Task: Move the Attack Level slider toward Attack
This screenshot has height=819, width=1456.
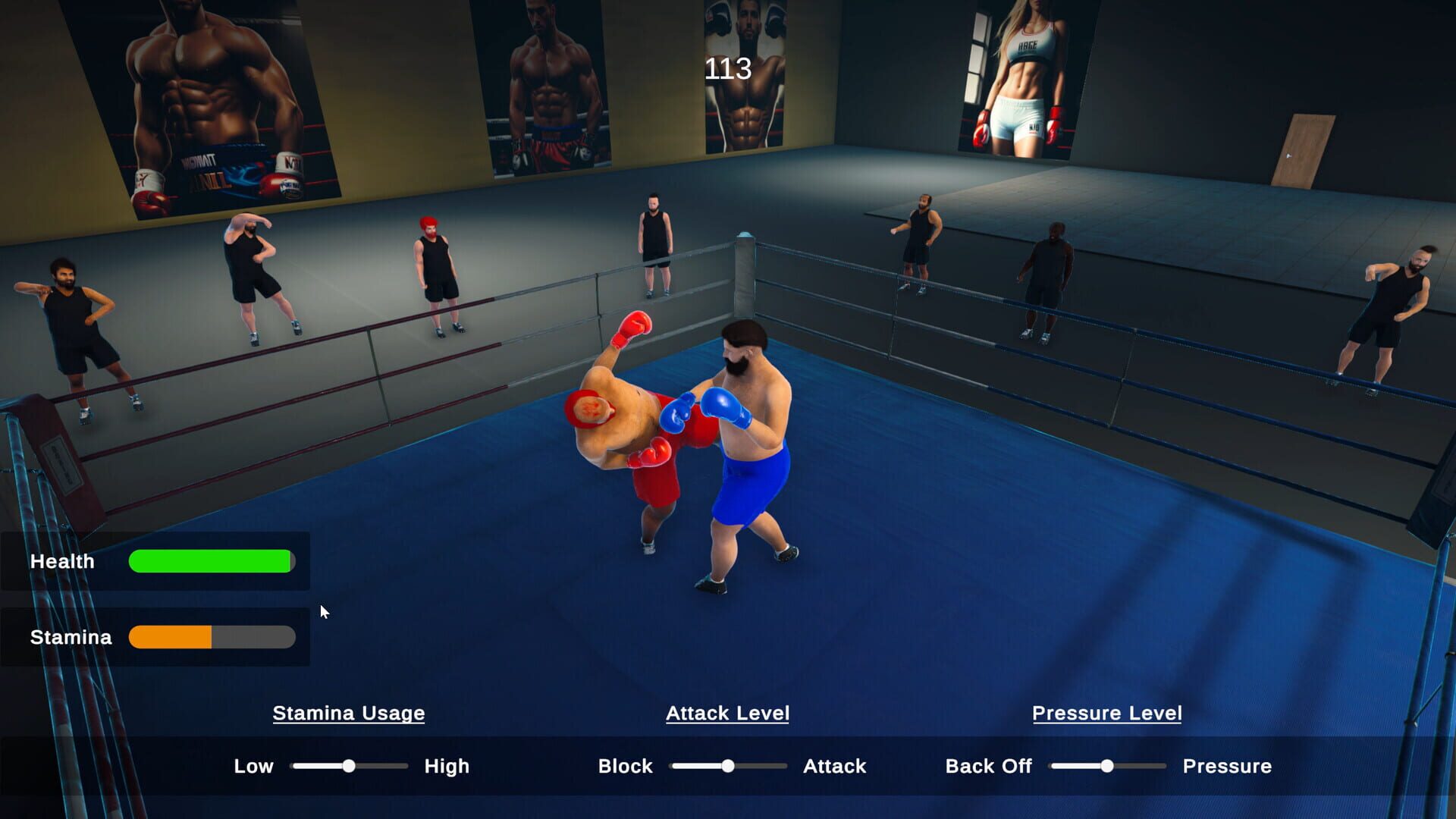Action: click(x=773, y=766)
